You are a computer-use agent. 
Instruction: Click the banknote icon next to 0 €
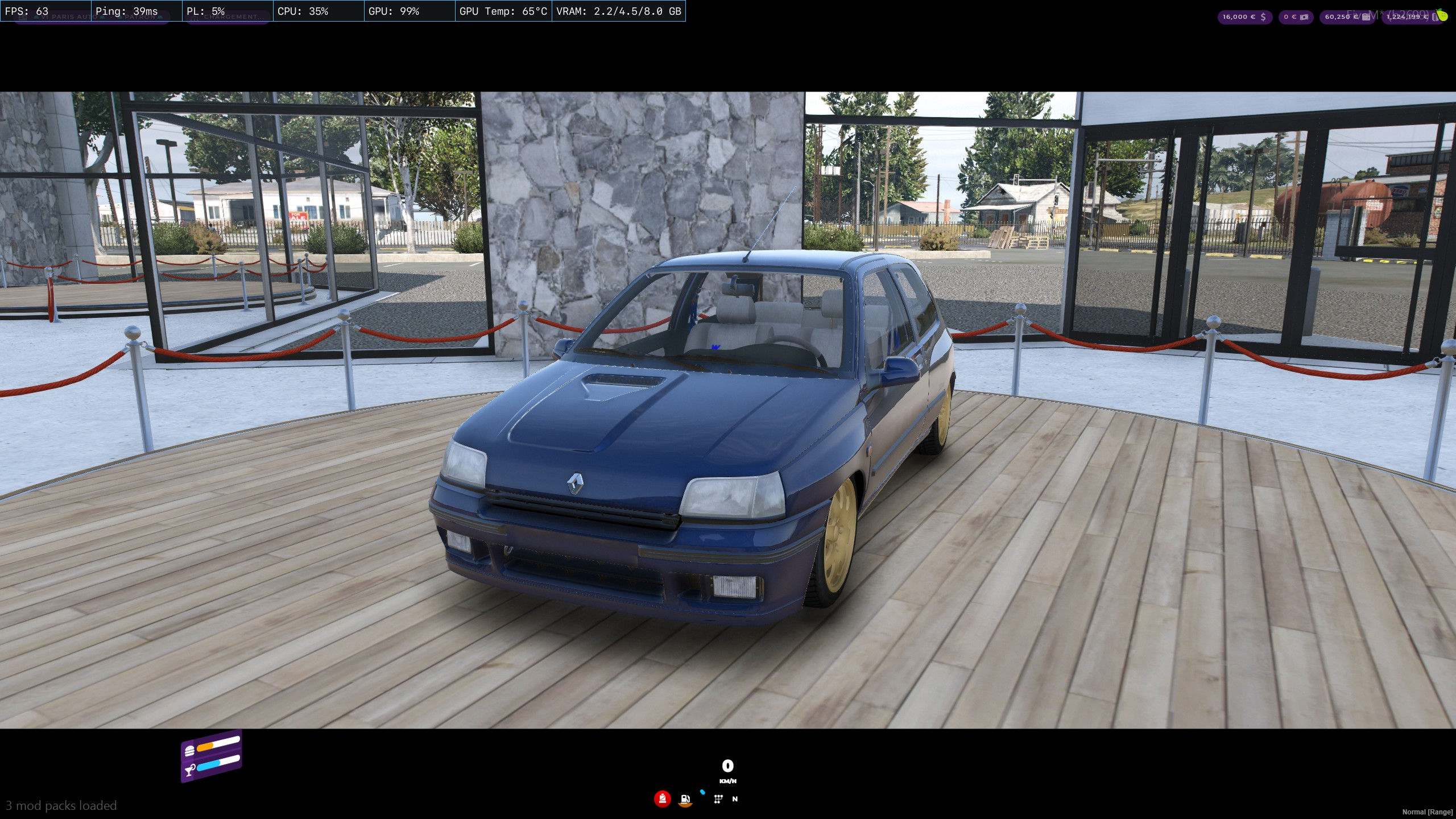pos(1304,17)
